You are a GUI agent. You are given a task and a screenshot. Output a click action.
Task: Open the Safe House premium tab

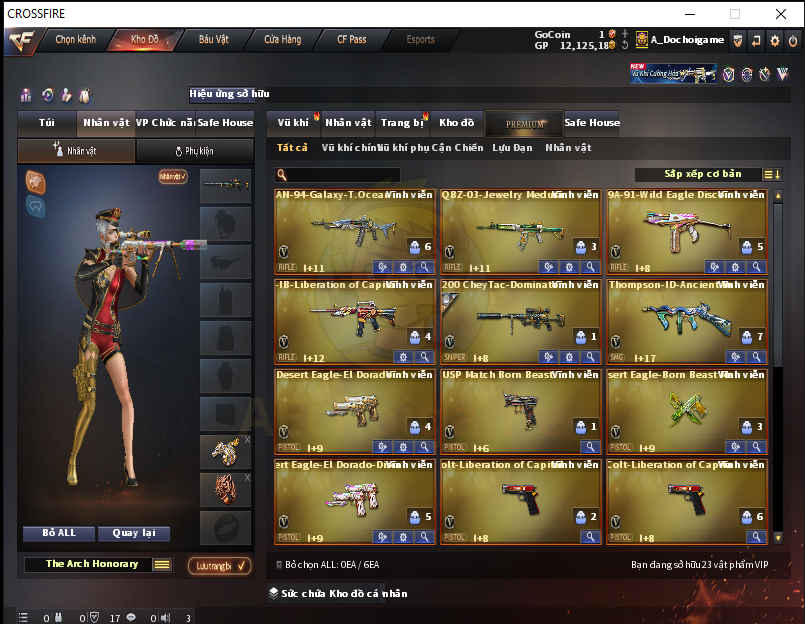592,123
